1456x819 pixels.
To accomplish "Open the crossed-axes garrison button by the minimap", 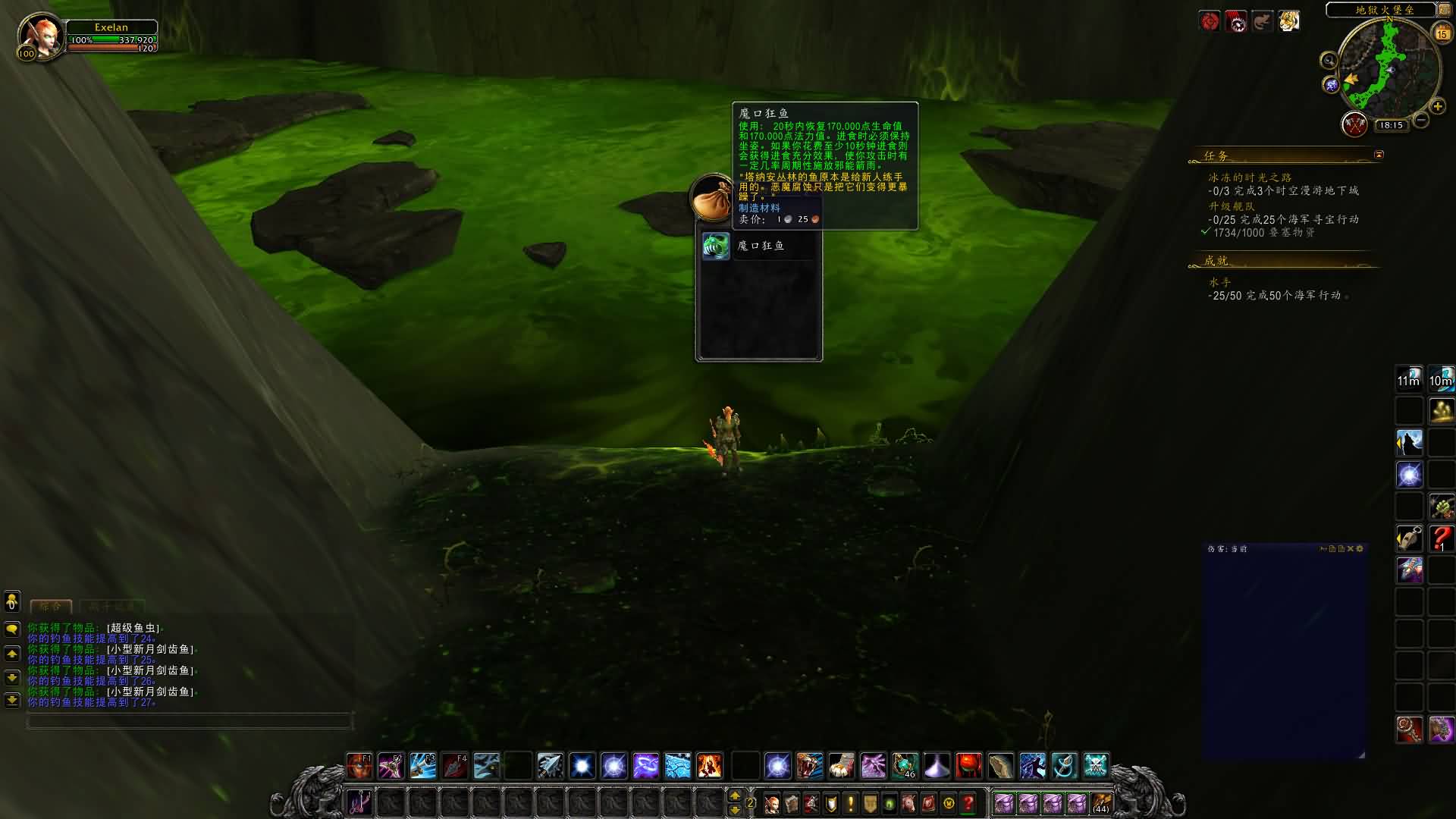I will click(x=1354, y=124).
